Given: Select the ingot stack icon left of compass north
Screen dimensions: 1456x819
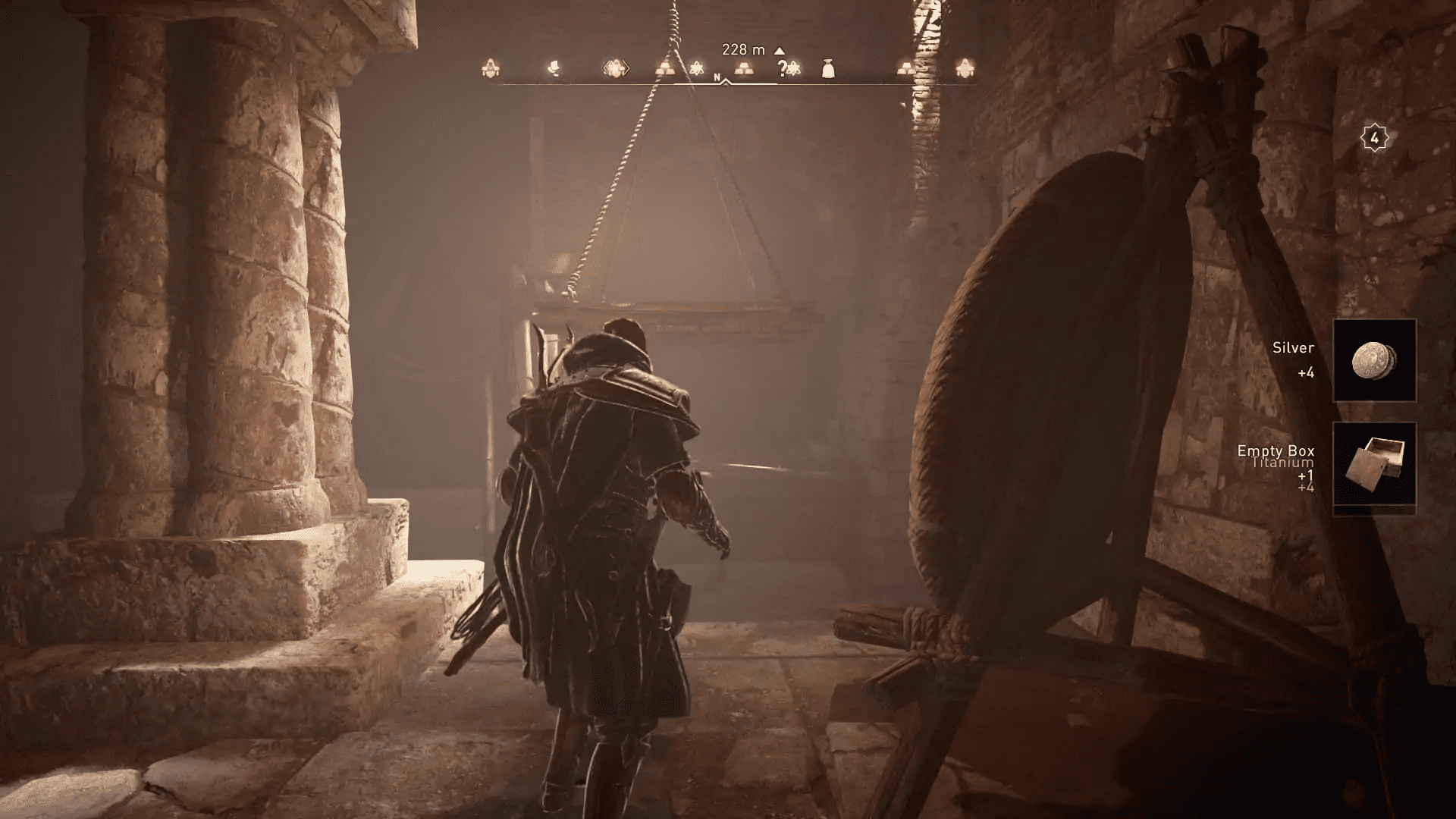Looking at the screenshot, I should 667,69.
